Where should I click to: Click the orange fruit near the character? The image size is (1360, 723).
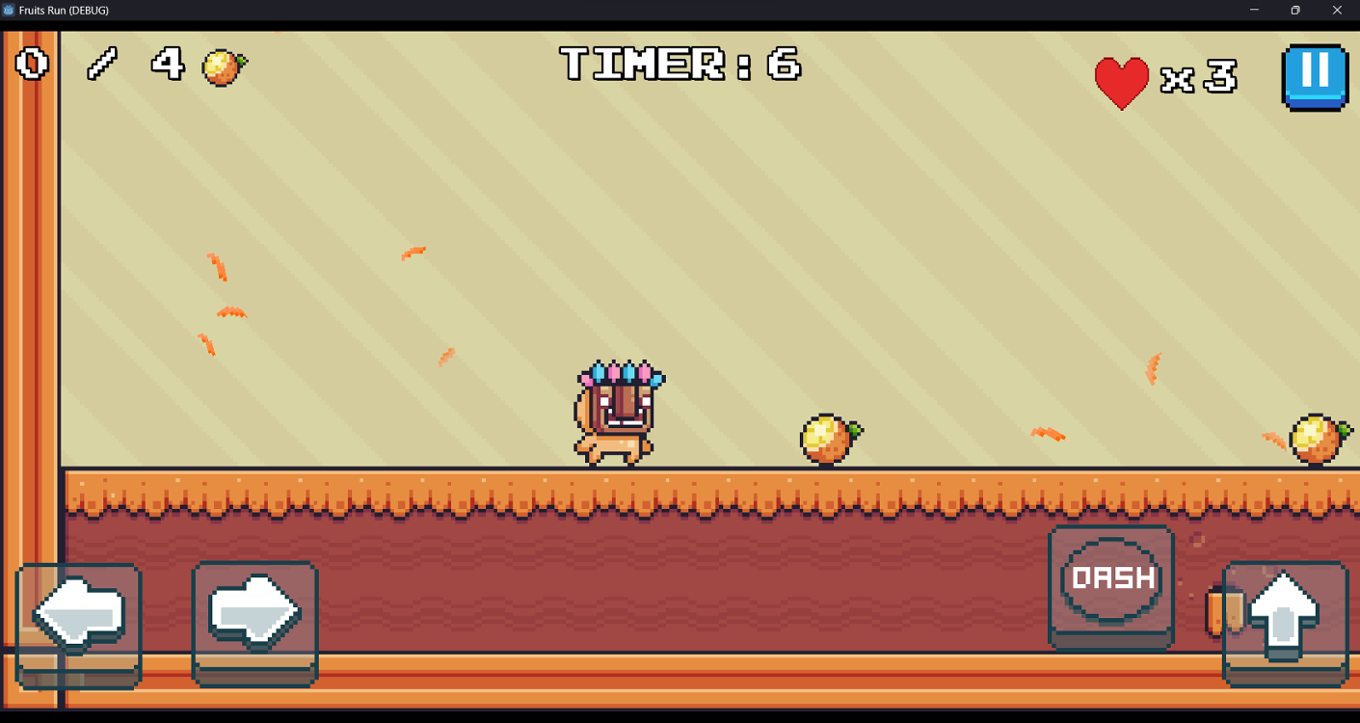pos(826,440)
